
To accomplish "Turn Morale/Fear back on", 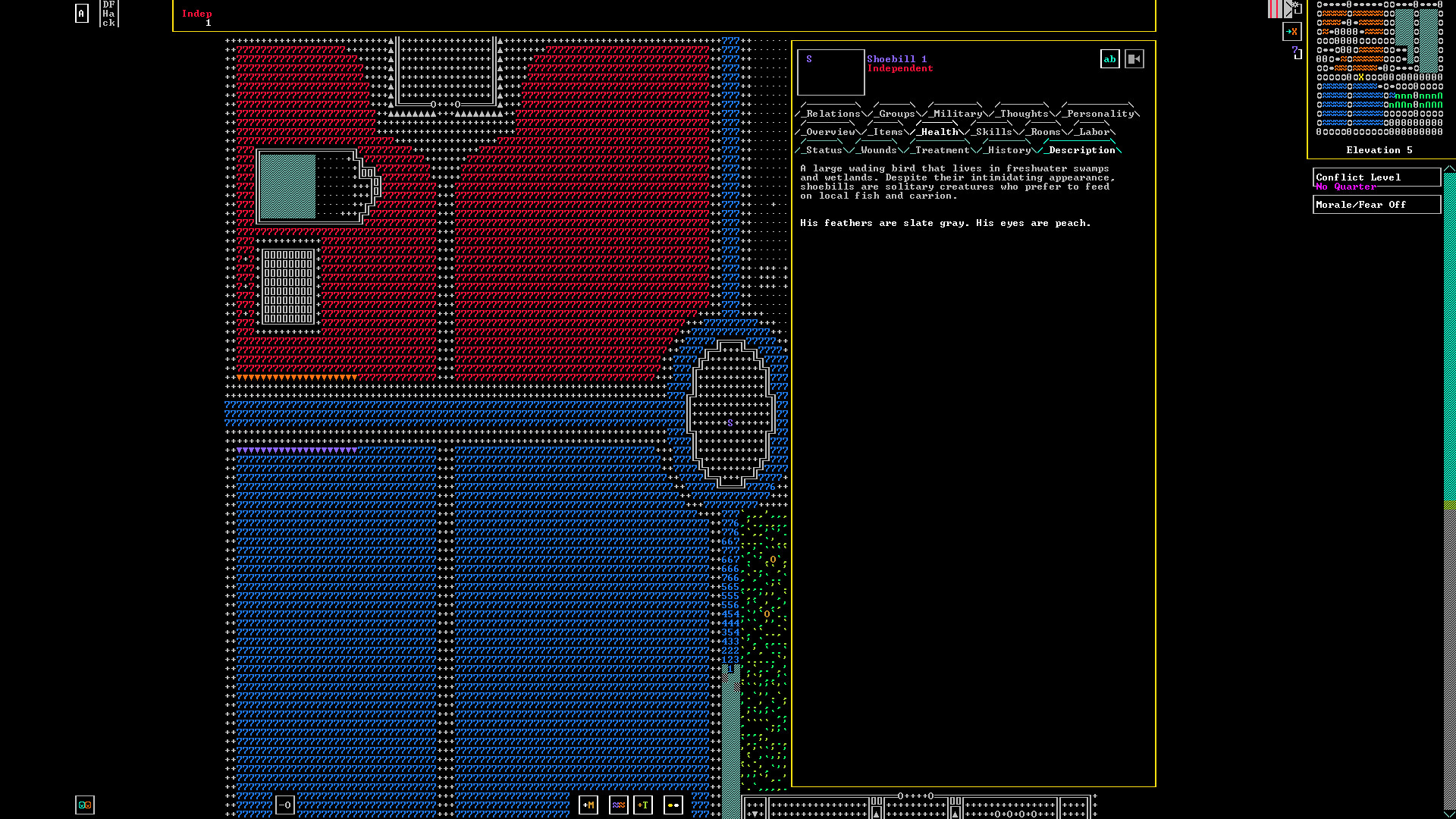I will click(x=1377, y=204).
